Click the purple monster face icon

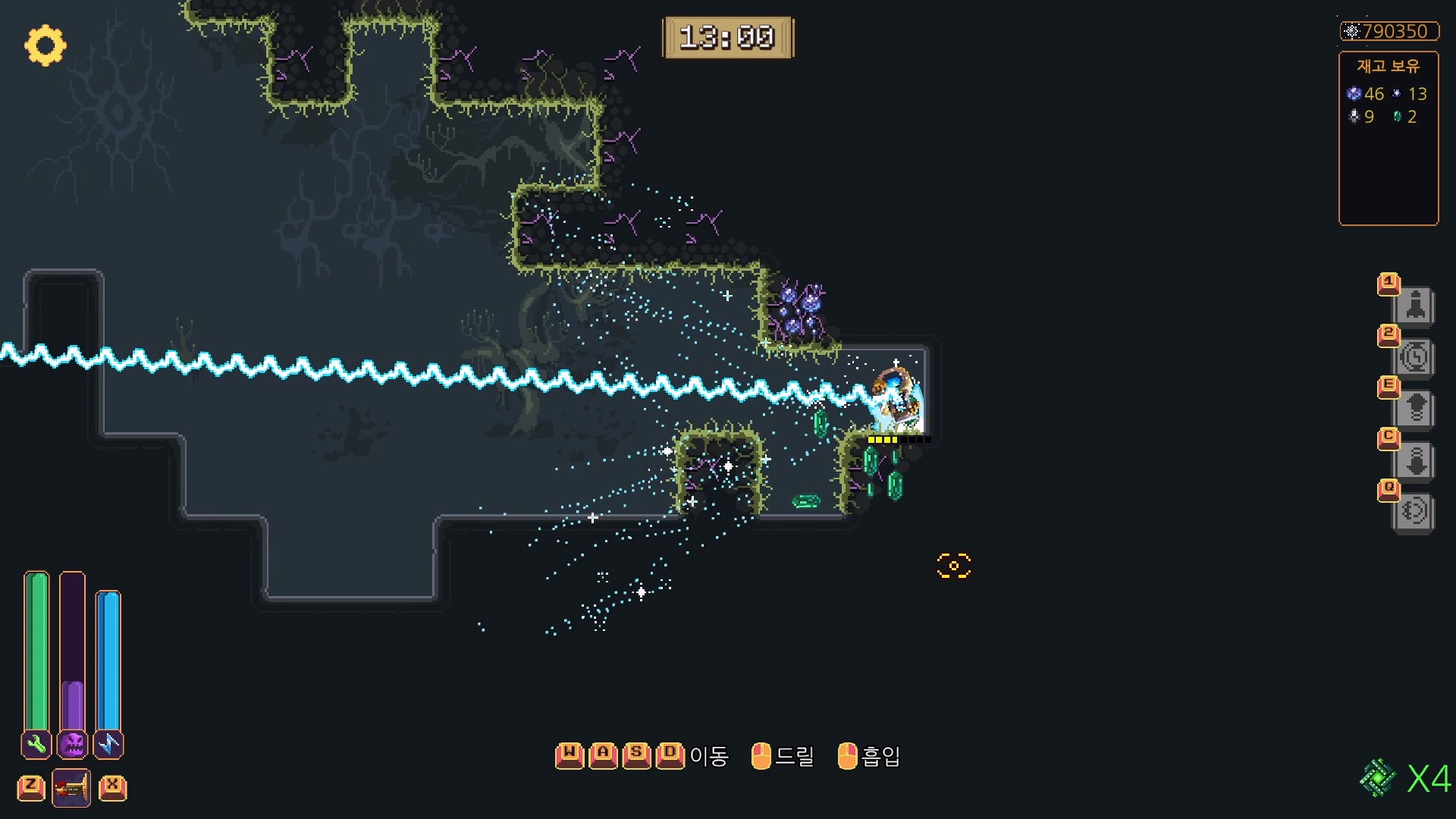point(73,744)
